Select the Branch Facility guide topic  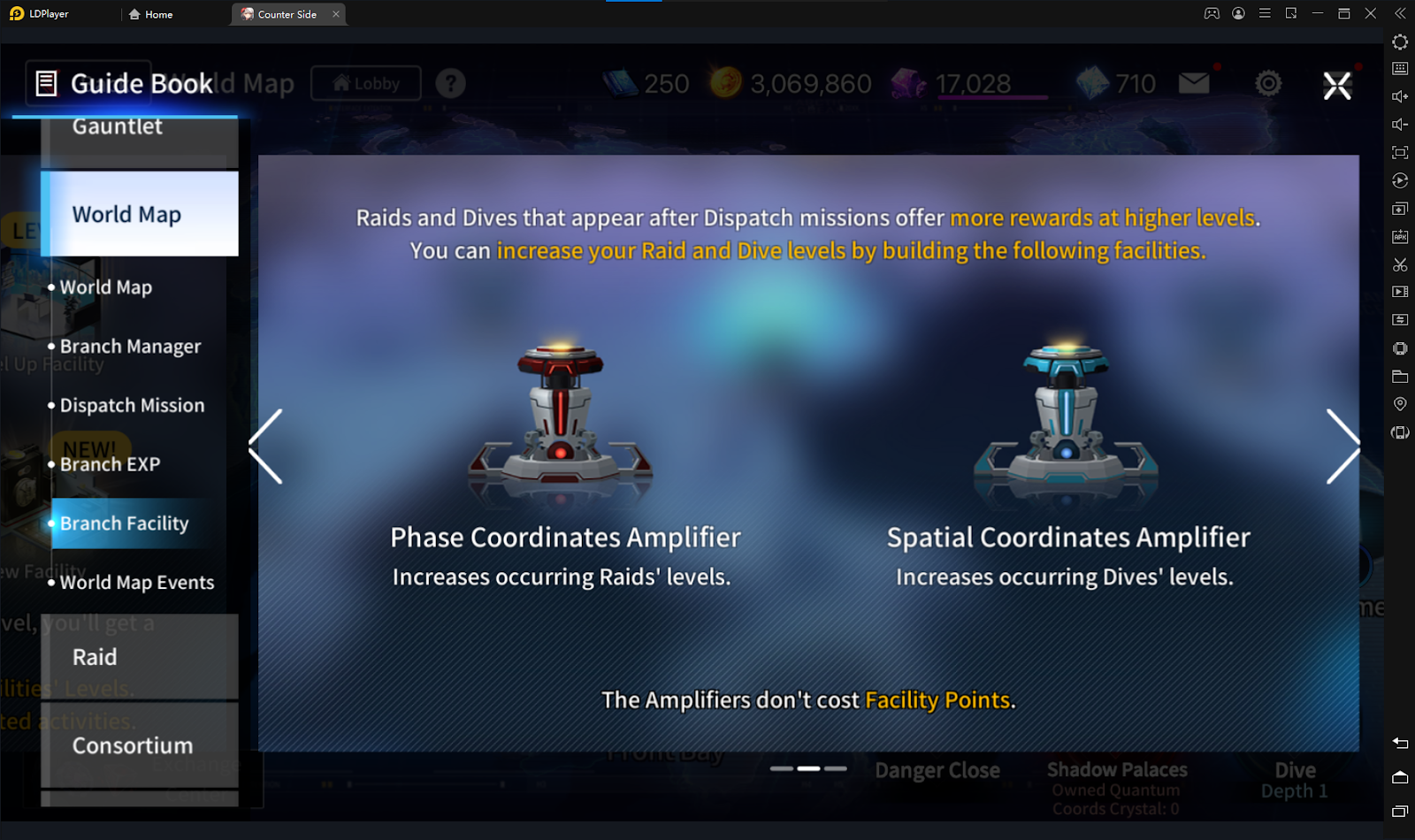124,523
